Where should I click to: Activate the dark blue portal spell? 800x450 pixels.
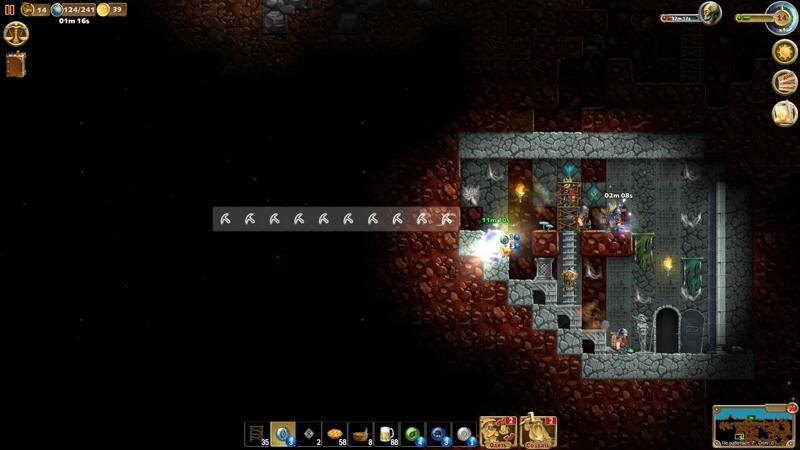pyautogui.click(x=439, y=434)
